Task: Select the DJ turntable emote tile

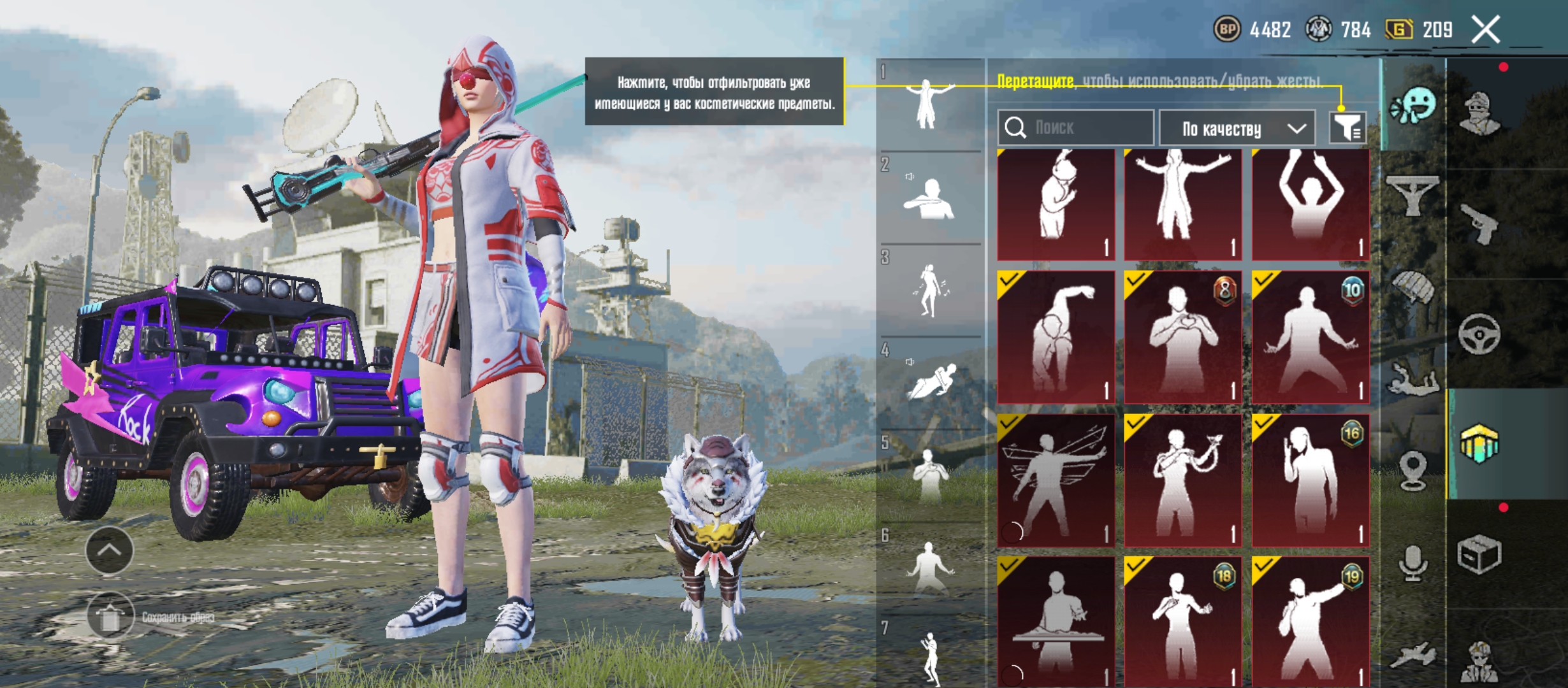Action: (x=1056, y=621)
